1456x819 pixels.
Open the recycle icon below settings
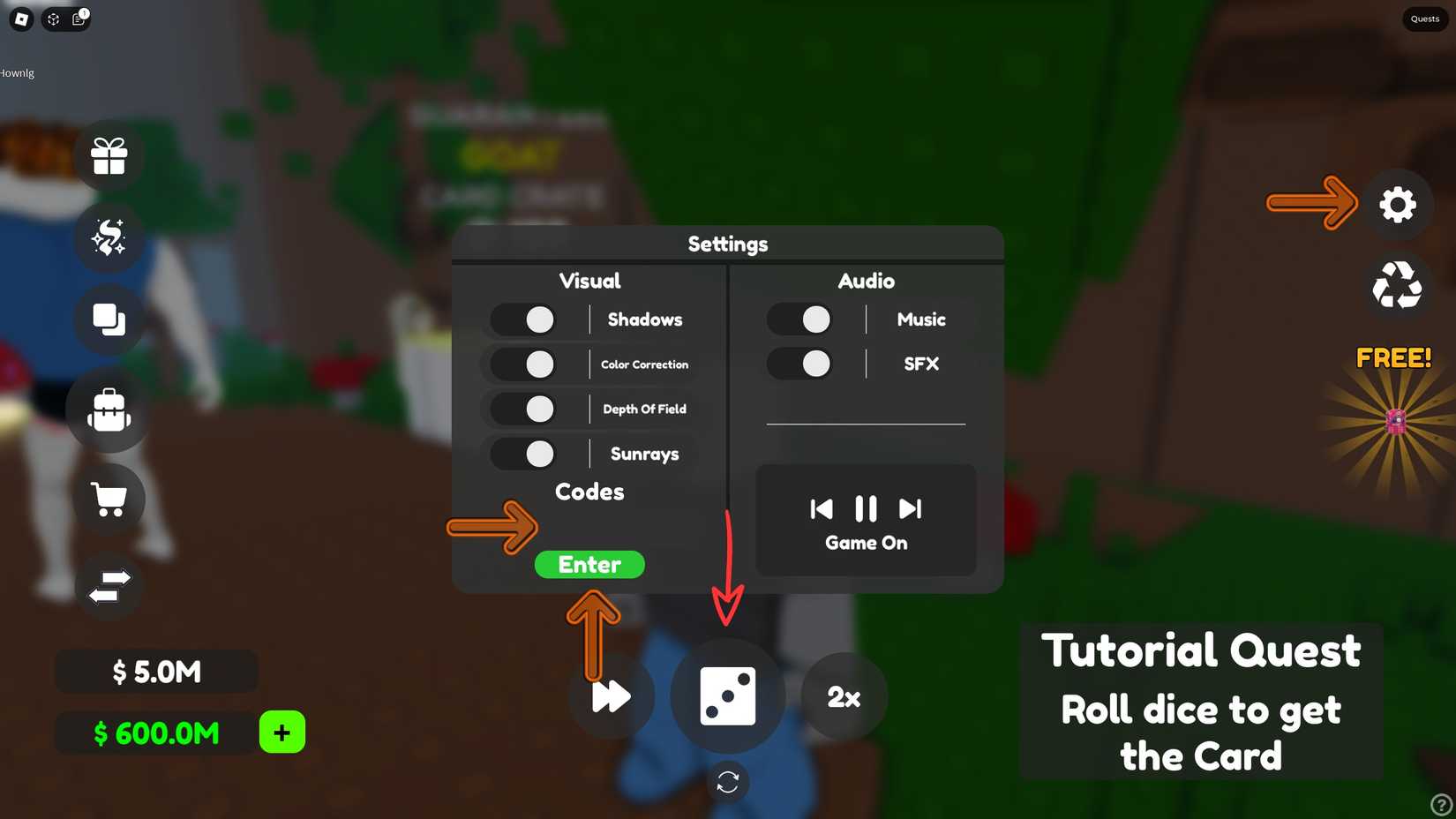pyautogui.click(x=1397, y=284)
